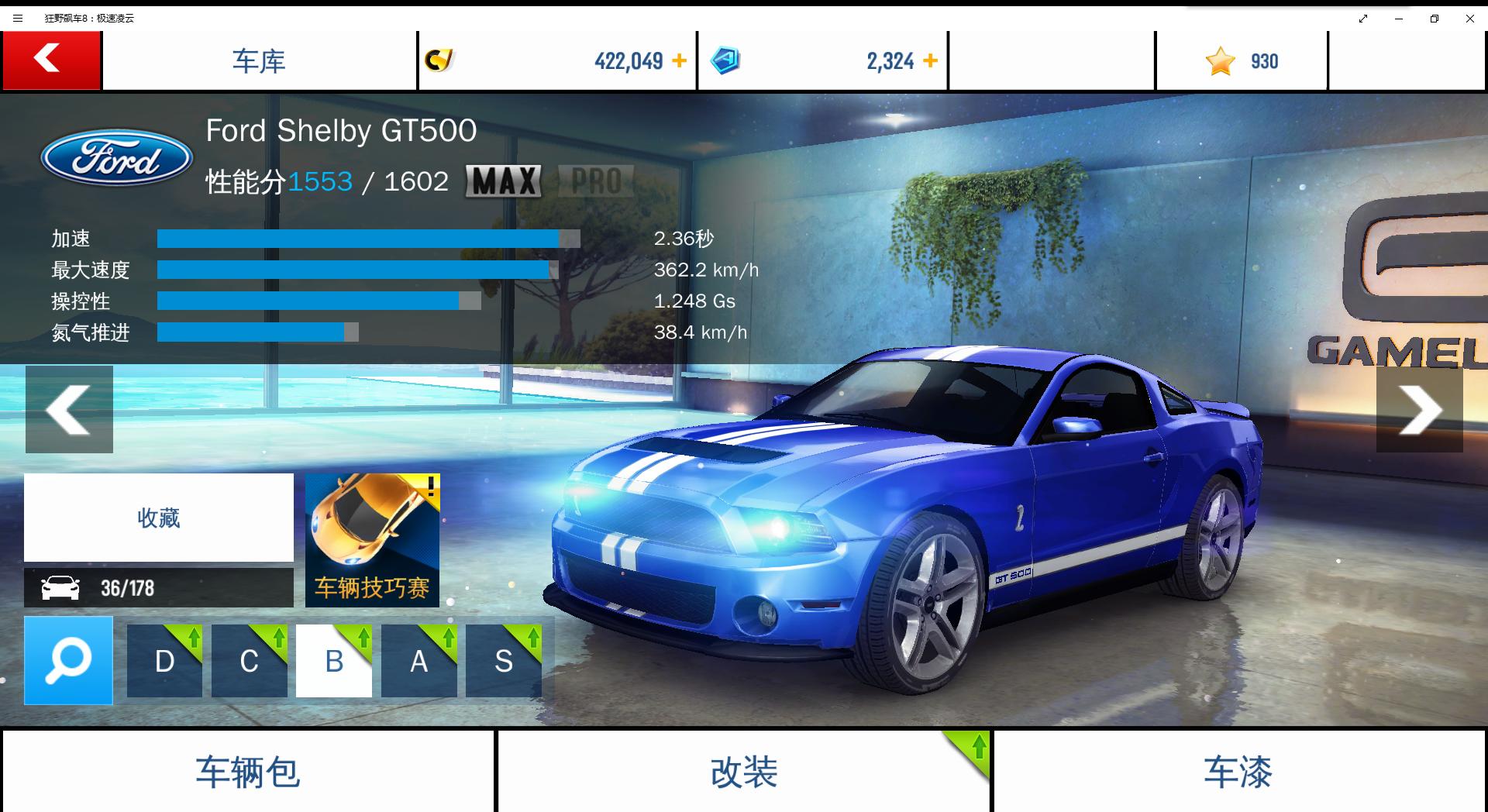Go back with the red arrow button
The width and height of the screenshot is (1488, 812).
coord(51,60)
